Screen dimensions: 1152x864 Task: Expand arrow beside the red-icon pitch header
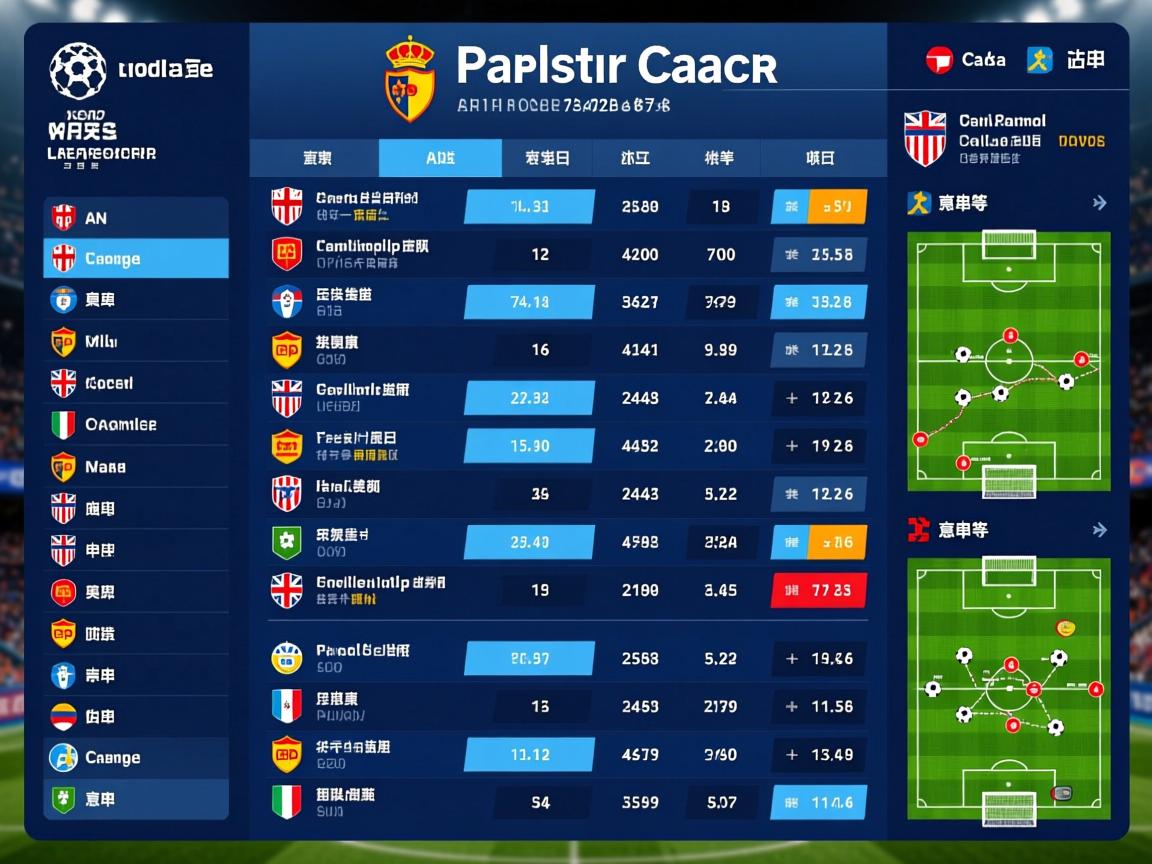pyautogui.click(x=1099, y=530)
